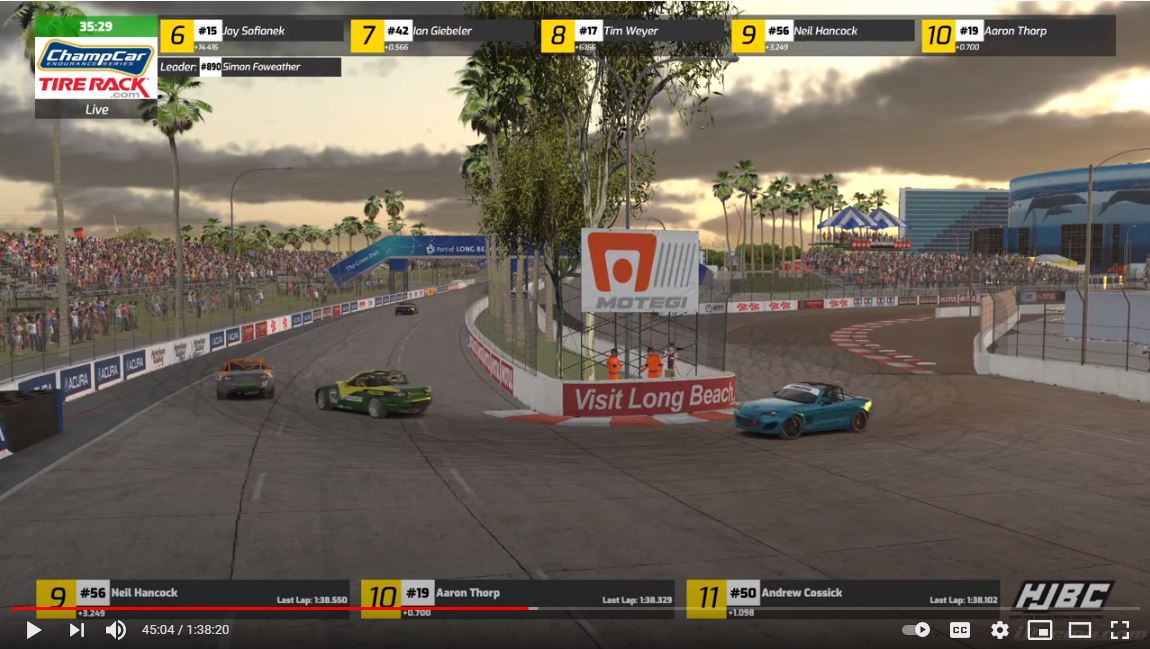
Task: Play the paused video
Action: (33, 630)
